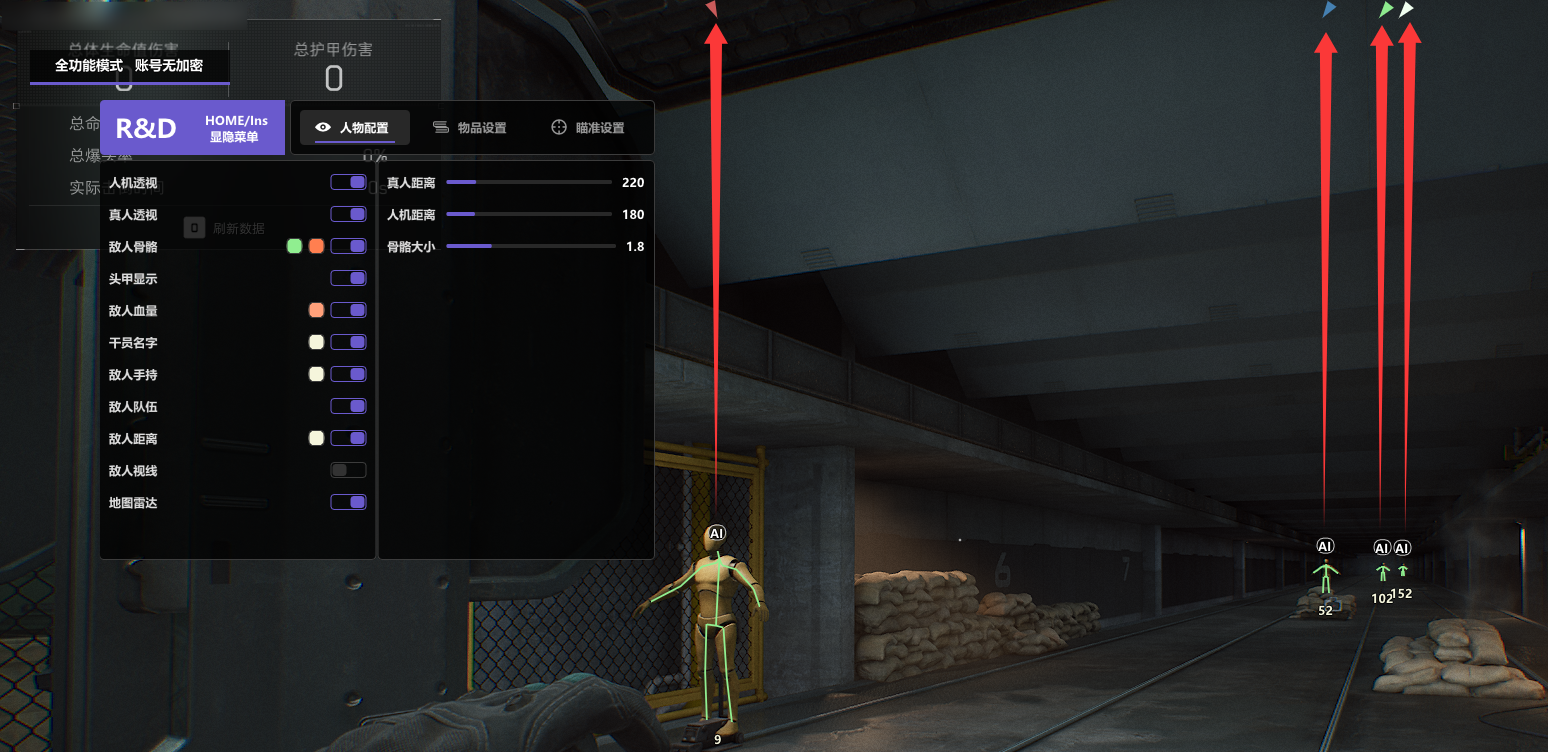
Task: Adjust the 人机距离 slider
Action: 528,215
